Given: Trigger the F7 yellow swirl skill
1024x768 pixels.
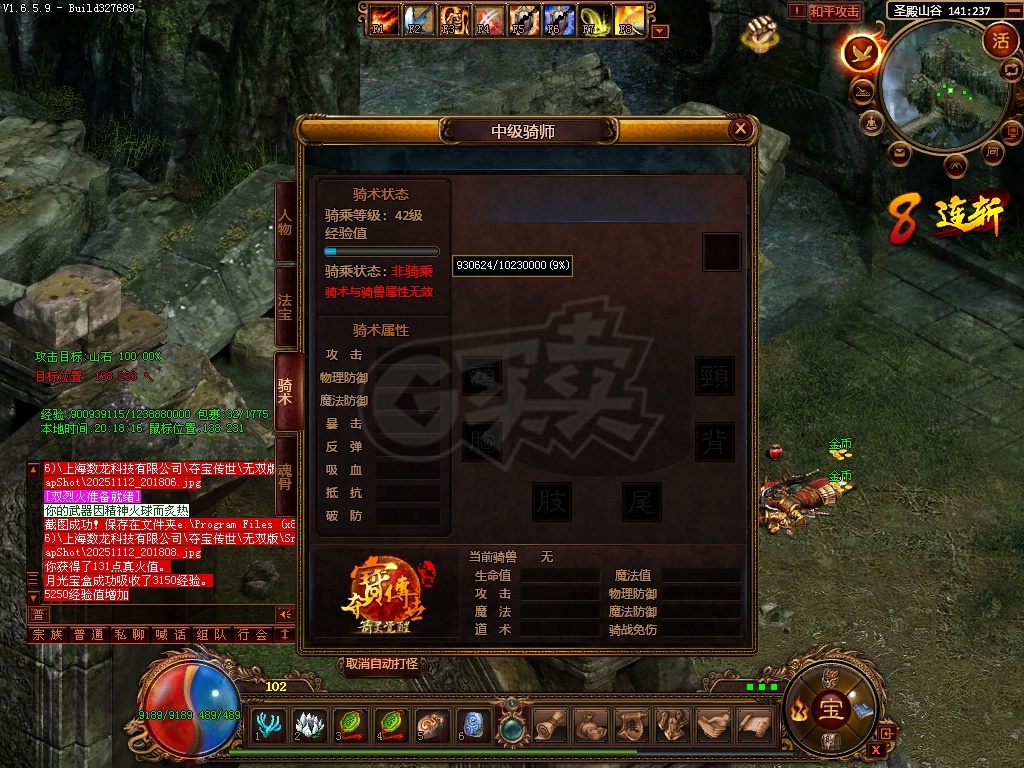Looking at the screenshot, I should (594, 20).
